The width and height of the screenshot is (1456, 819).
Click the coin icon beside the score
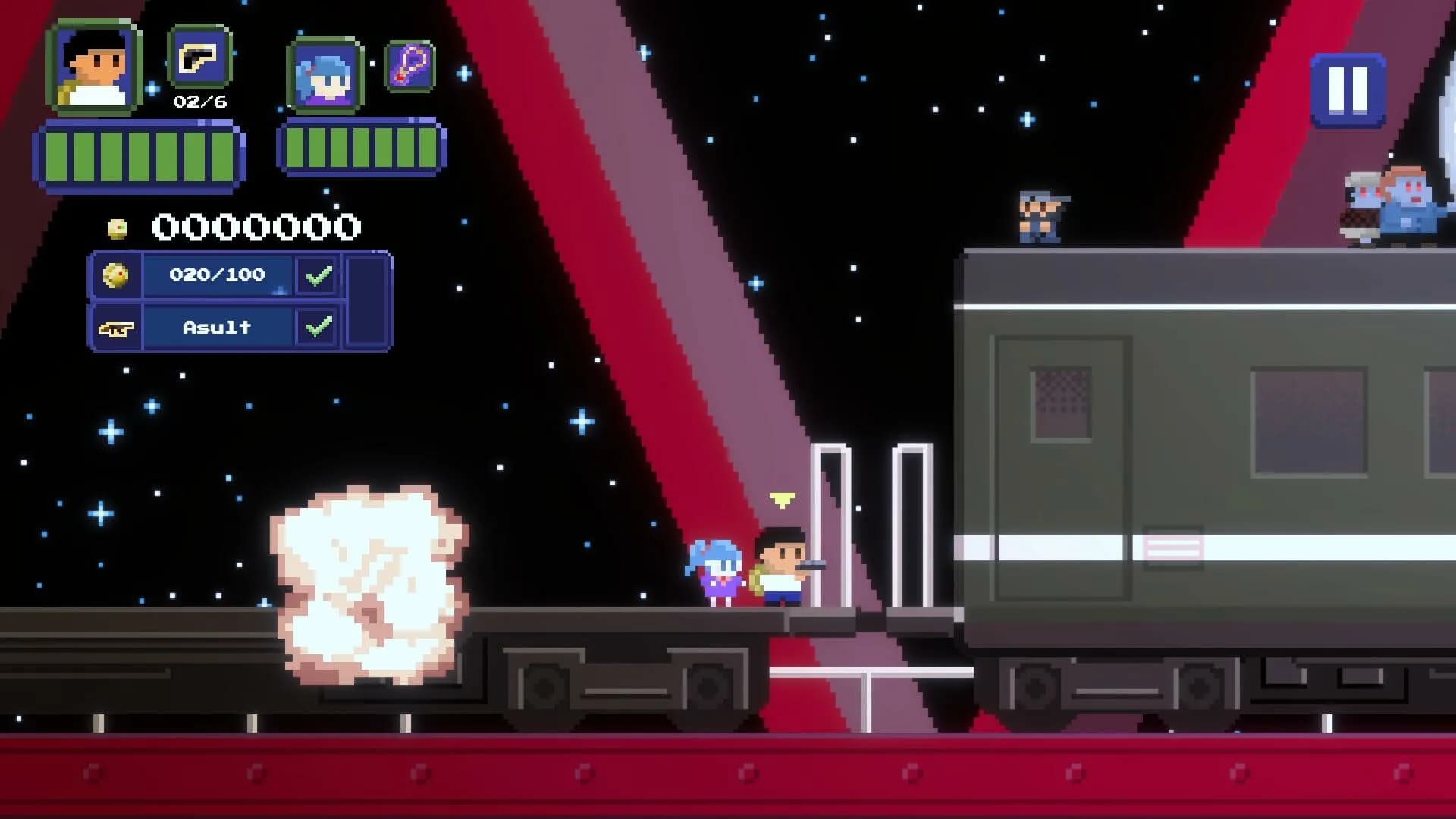(115, 226)
